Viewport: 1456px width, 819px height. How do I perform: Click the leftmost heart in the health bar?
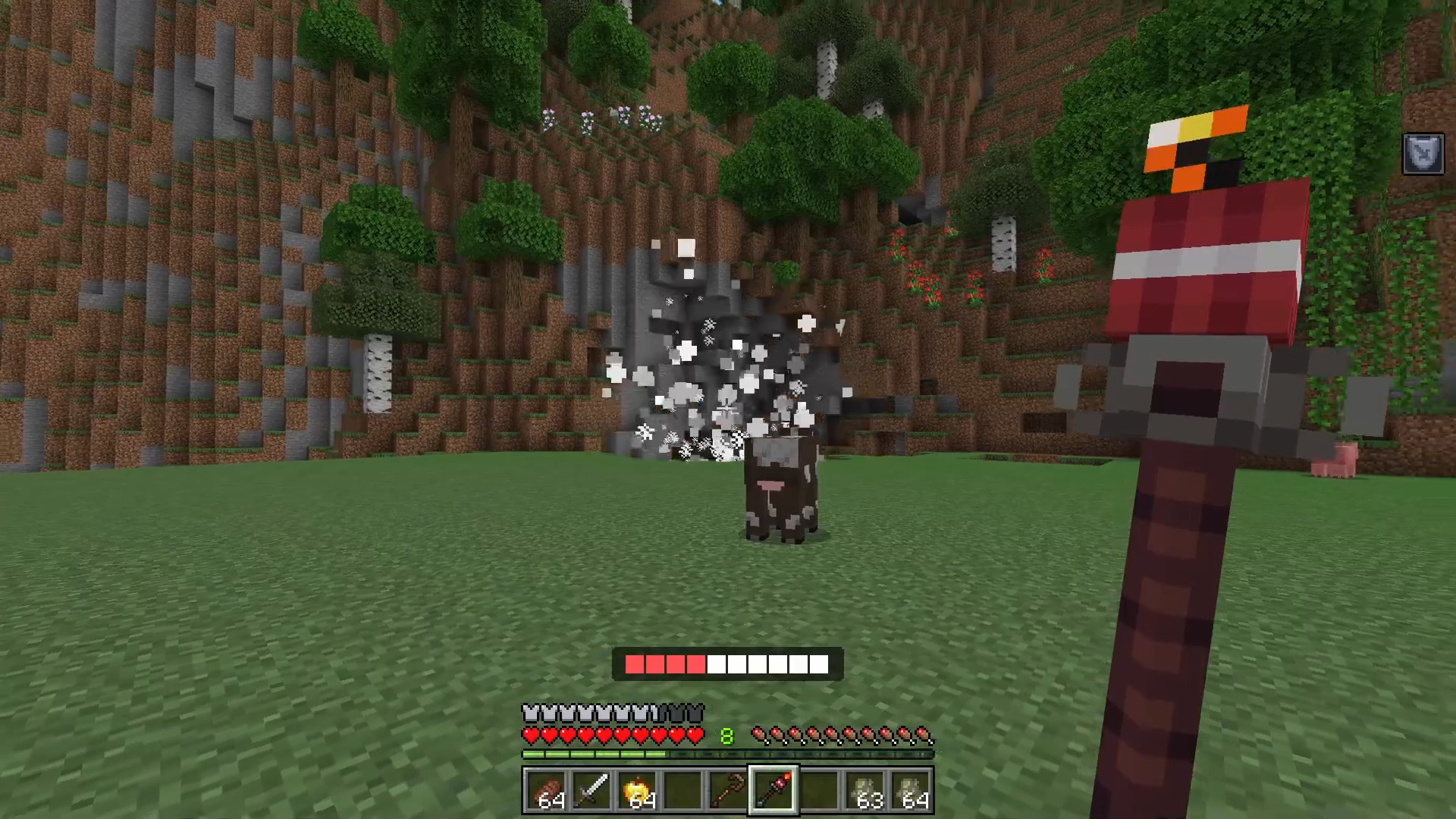(x=529, y=734)
